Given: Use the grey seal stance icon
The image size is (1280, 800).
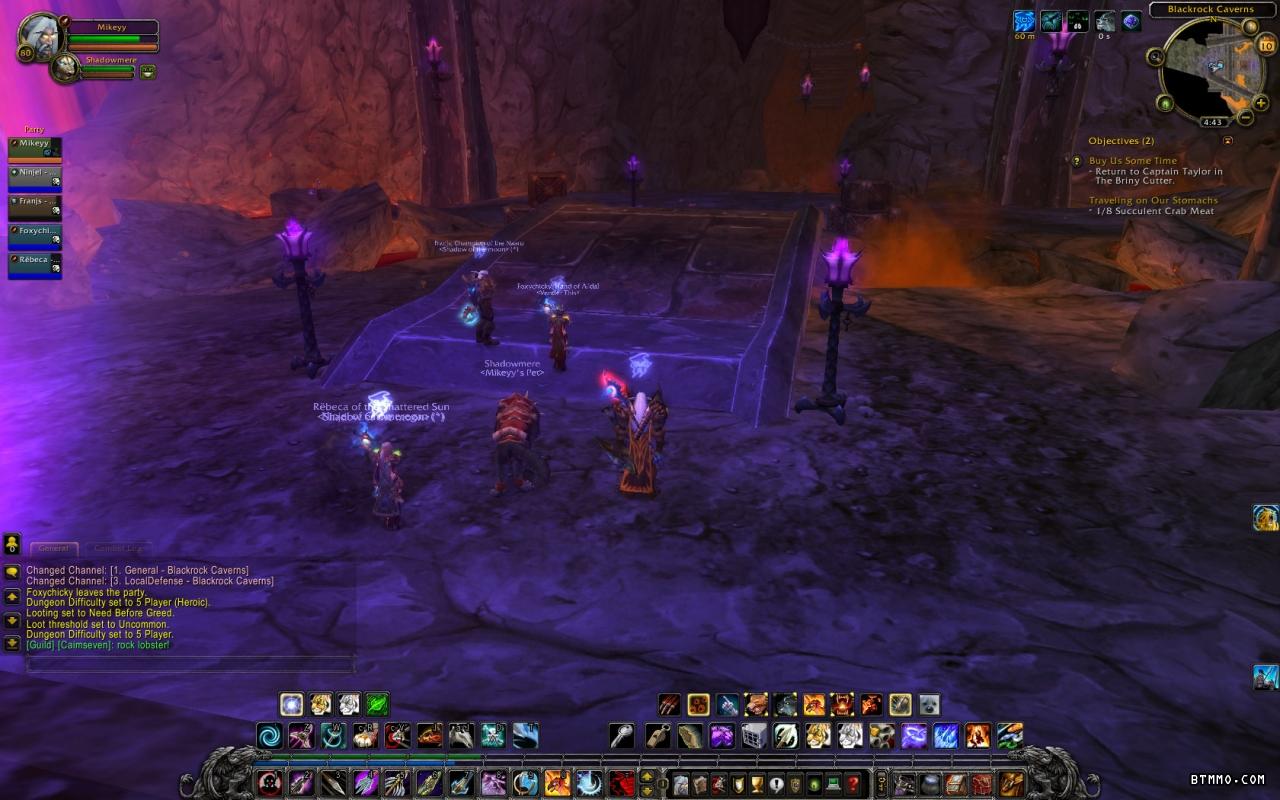Looking at the screenshot, I should tap(929, 704).
